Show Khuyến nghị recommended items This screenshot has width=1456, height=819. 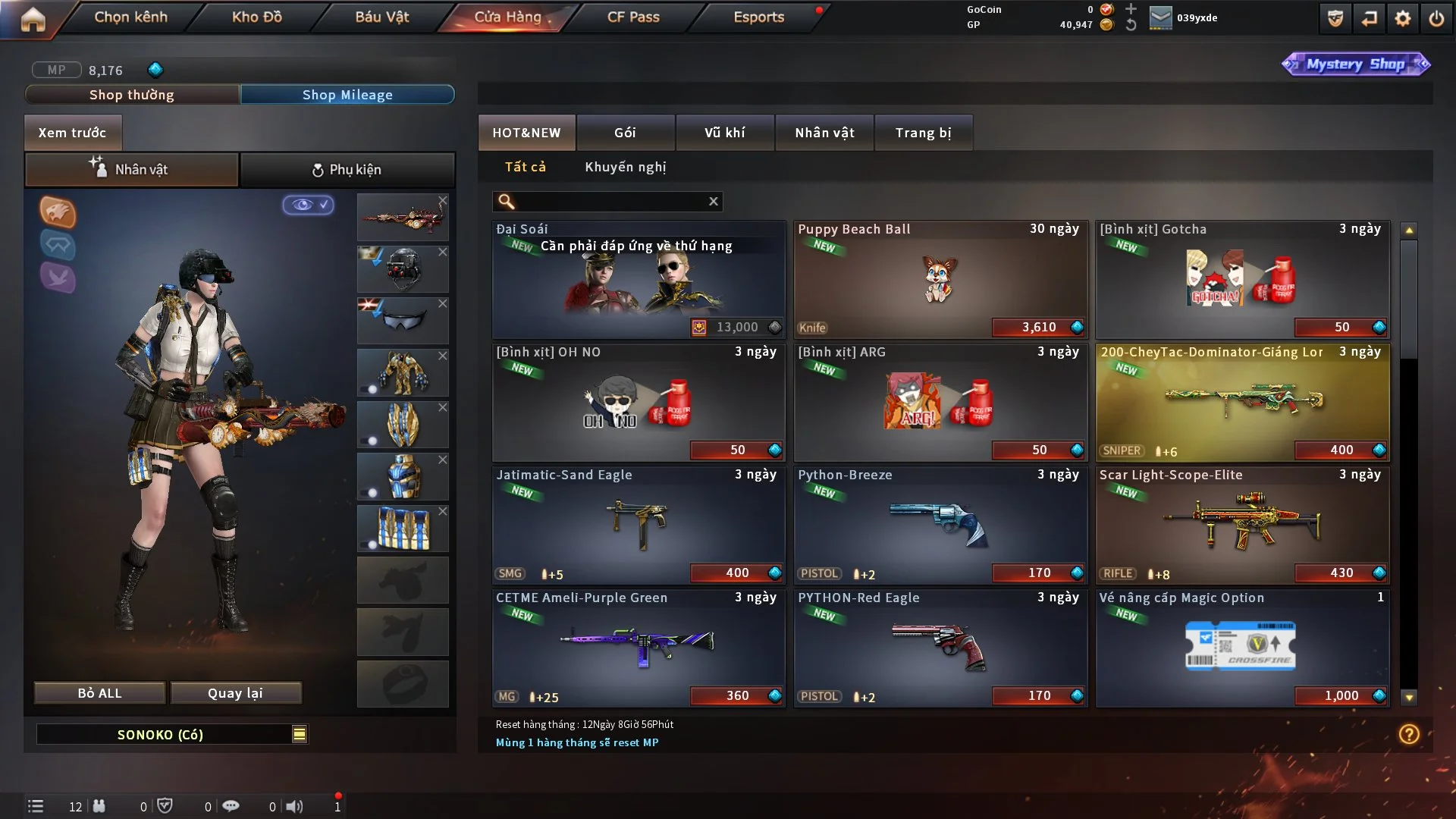coord(625,167)
